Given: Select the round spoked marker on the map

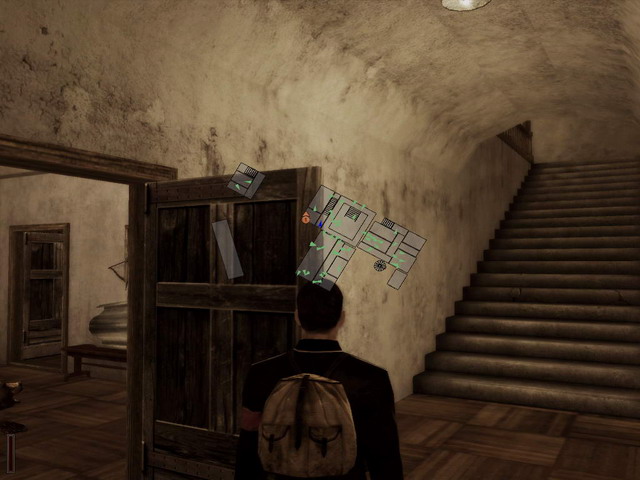Looking at the screenshot, I should pos(380,265).
